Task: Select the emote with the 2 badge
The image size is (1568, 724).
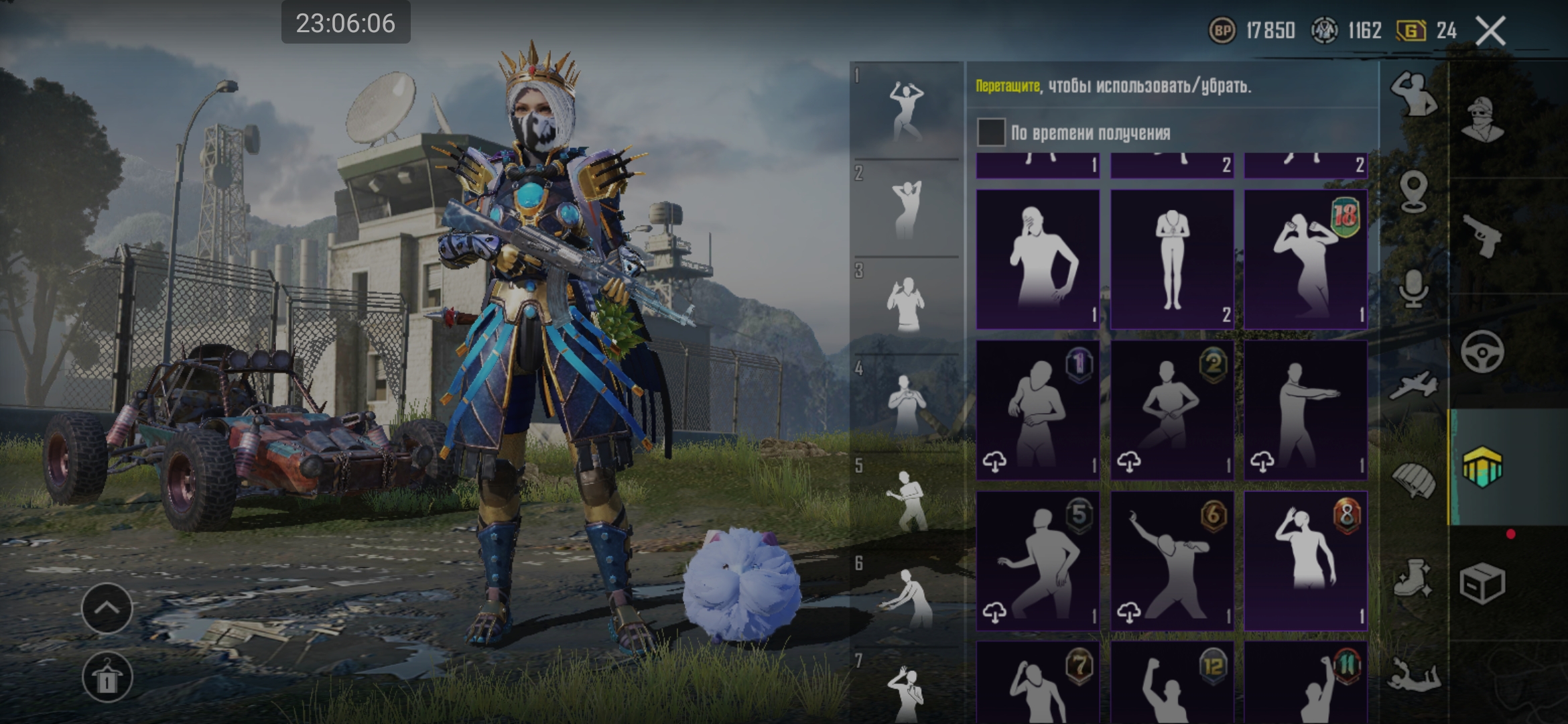Action: (x=1172, y=410)
